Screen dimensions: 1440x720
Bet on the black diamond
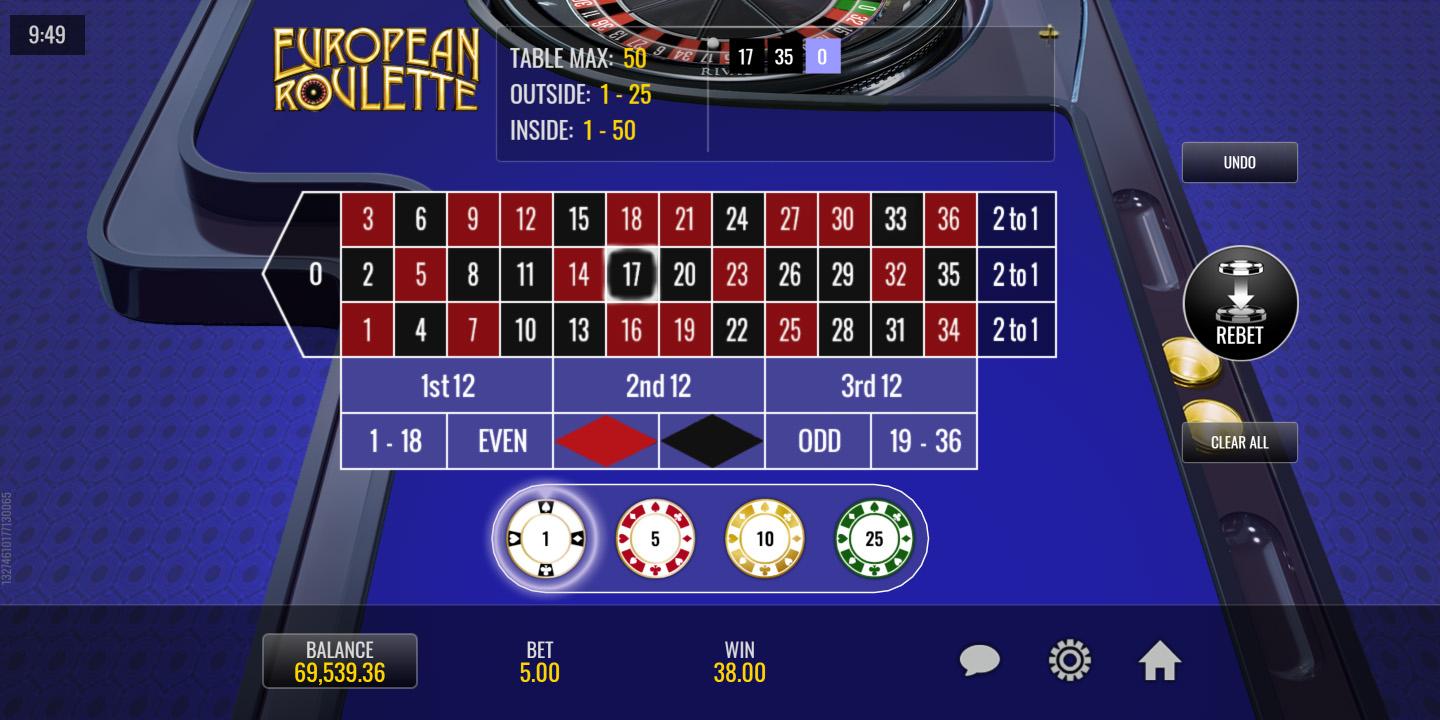(x=712, y=441)
